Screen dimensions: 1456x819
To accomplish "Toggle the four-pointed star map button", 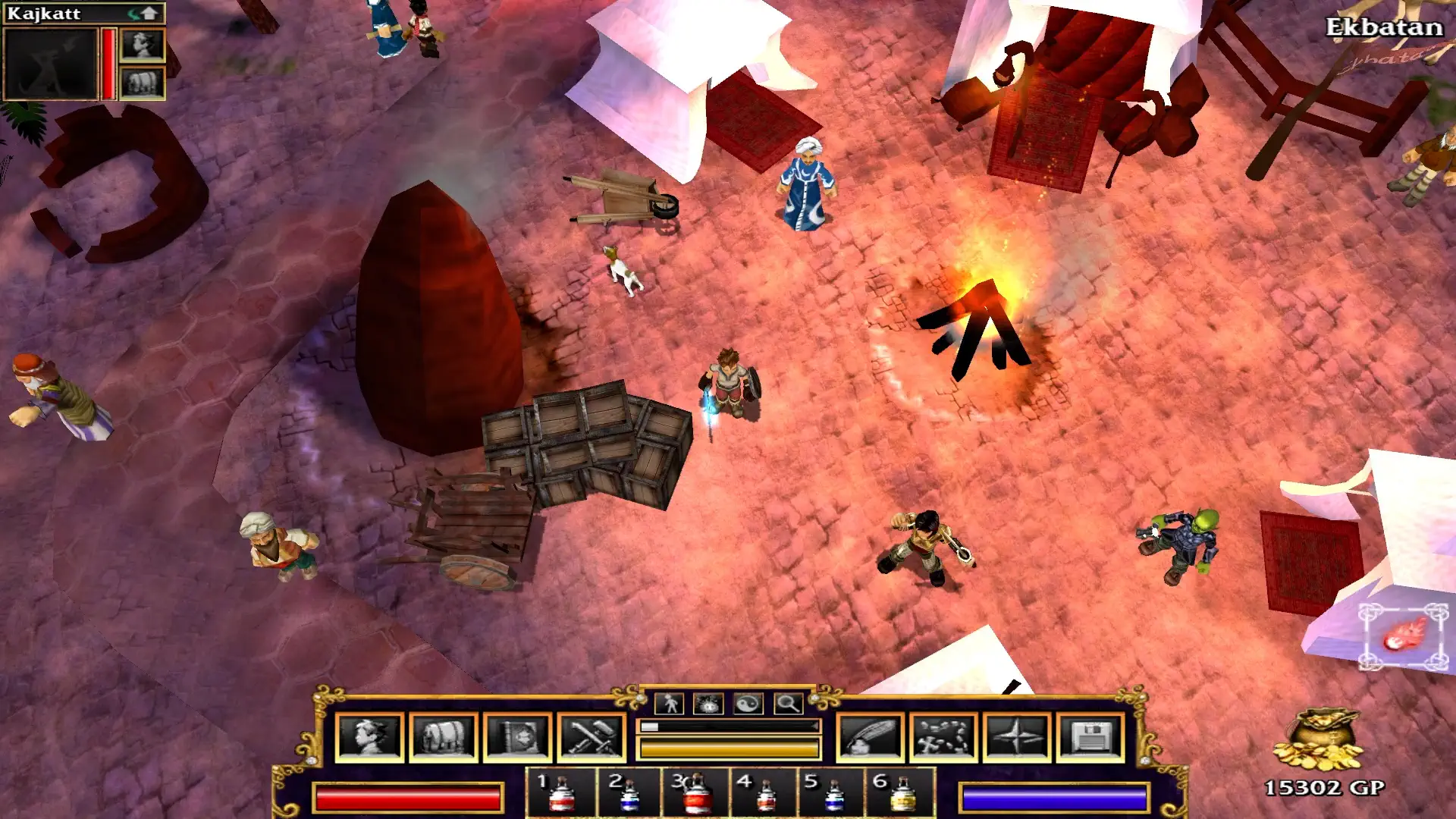I will click(x=1017, y=736).
